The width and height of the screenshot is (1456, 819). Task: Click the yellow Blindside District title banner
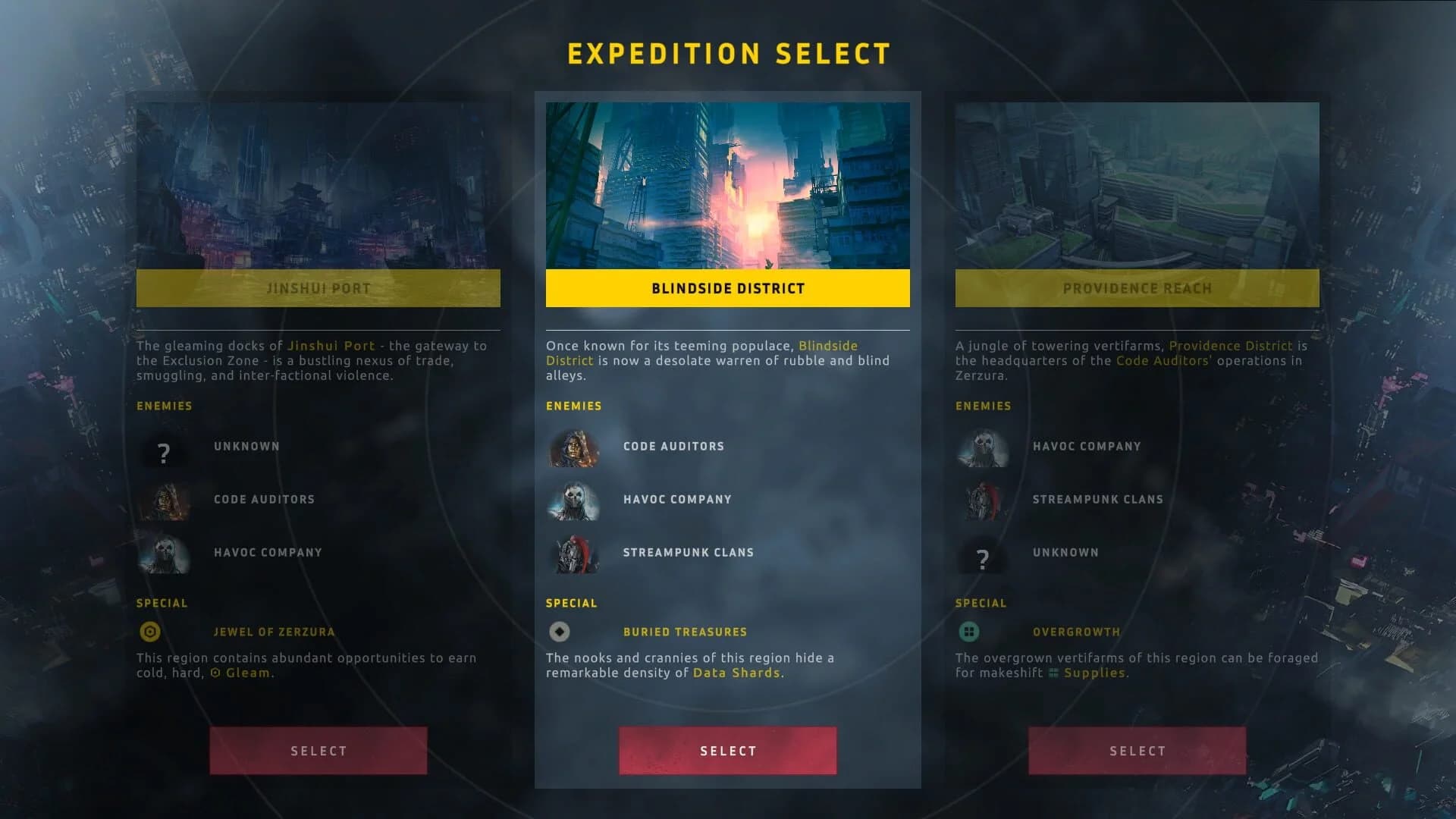click(728, 289)
